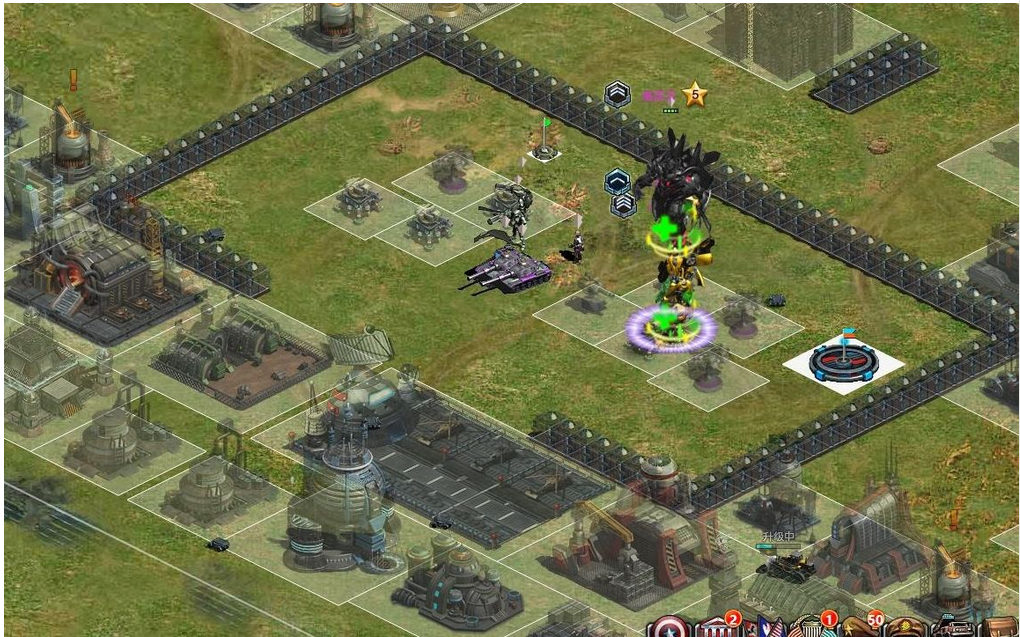Click the orange exclamation alert marker

coord(73,79)
